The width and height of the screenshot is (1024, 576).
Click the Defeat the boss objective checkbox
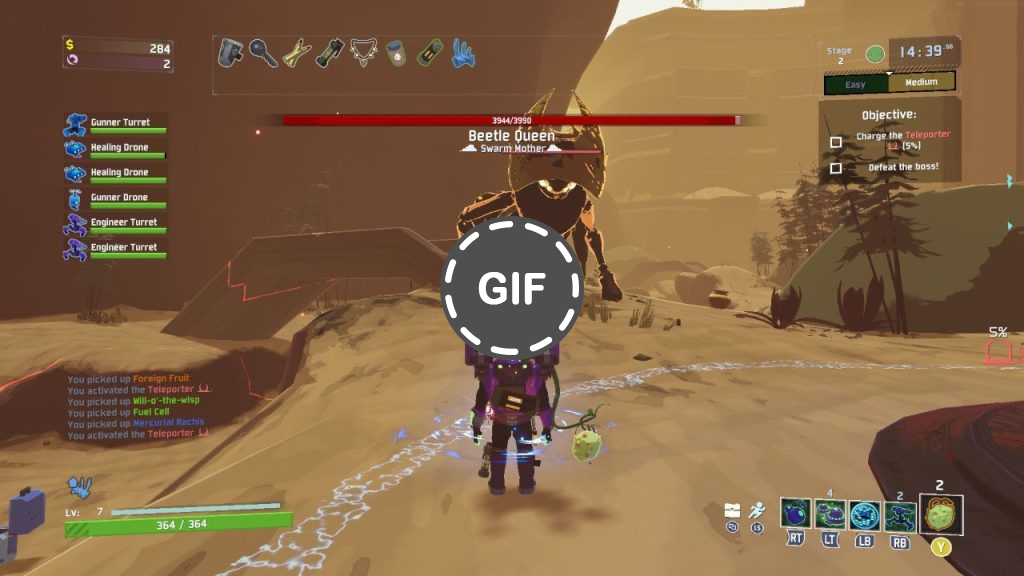pyautogui.click(x=836, y=168)
